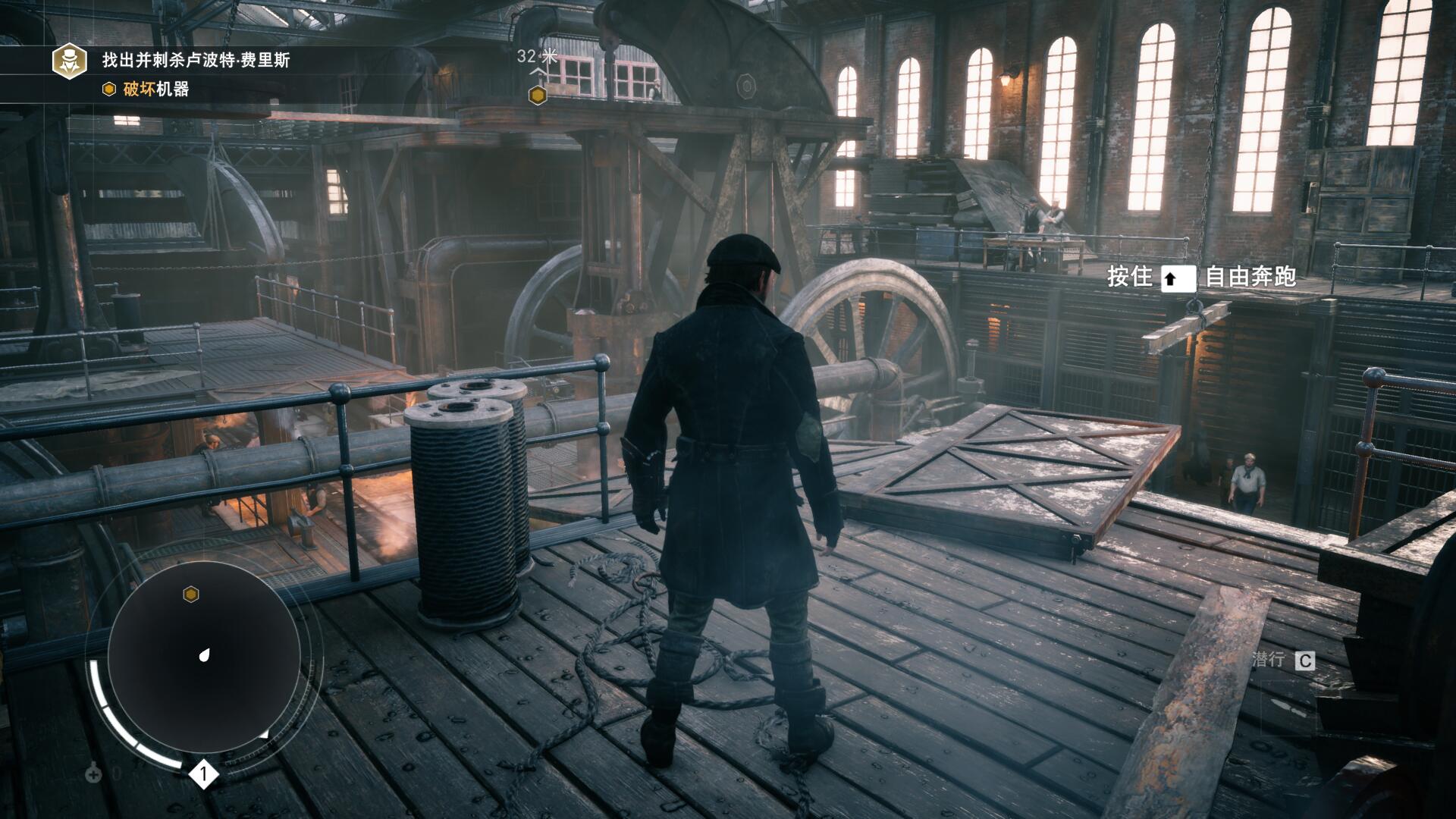Click the assassination mission objective icon
Viewport: 1456px width, 819px height.
(70, 61)
